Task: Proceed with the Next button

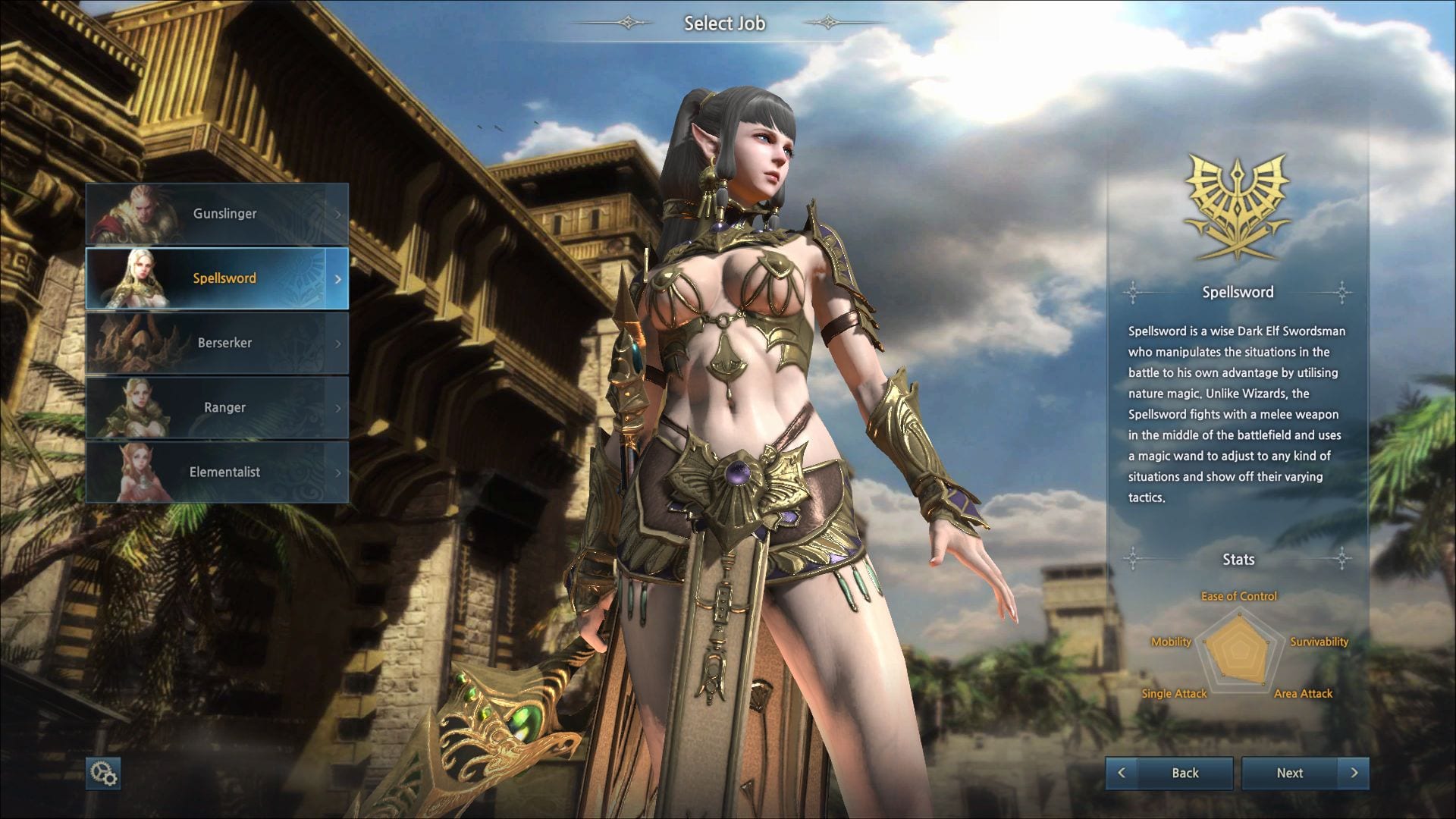Action: [x=1304, y=773]
